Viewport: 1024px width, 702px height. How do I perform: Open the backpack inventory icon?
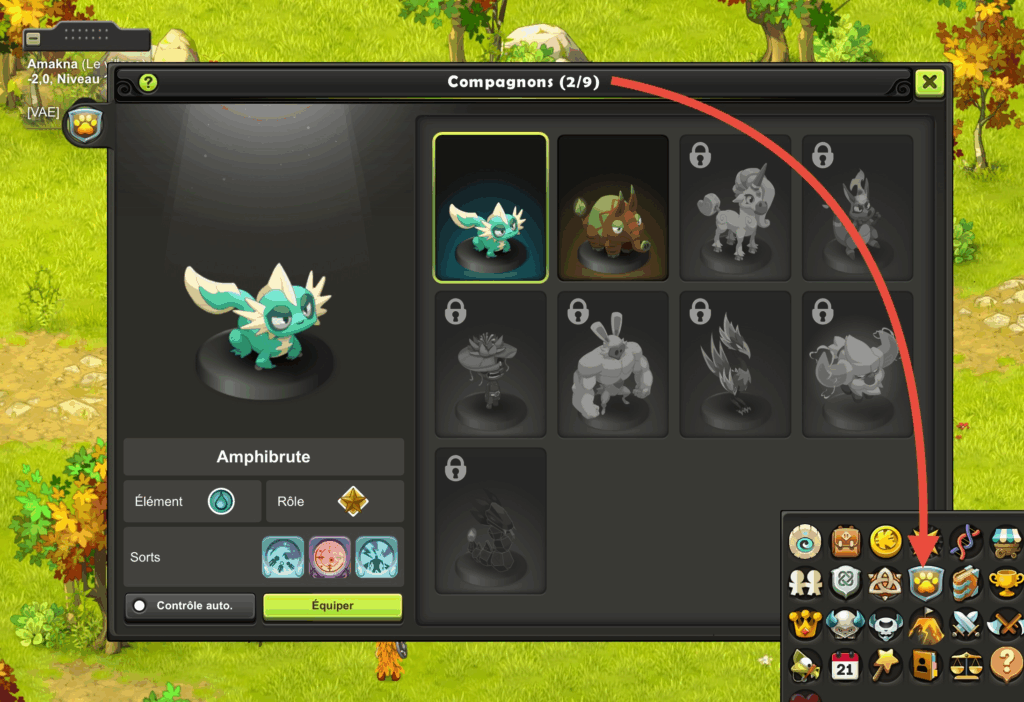pos(844,541)
